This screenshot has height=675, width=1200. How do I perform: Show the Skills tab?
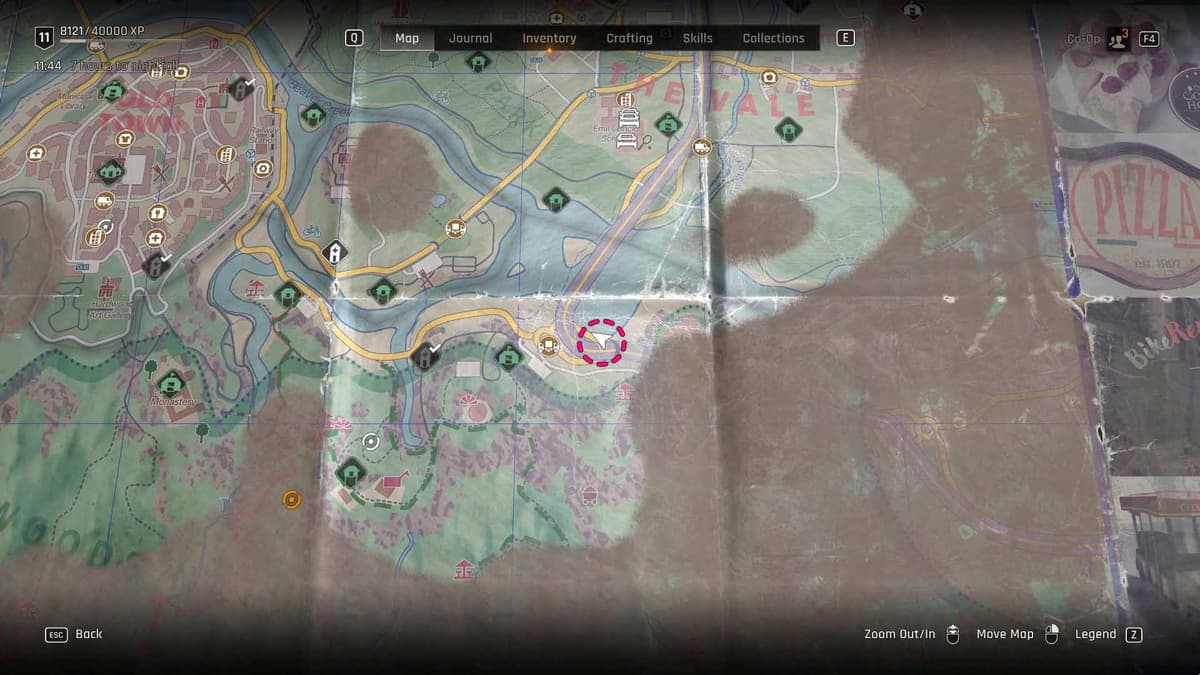point(697,38)
